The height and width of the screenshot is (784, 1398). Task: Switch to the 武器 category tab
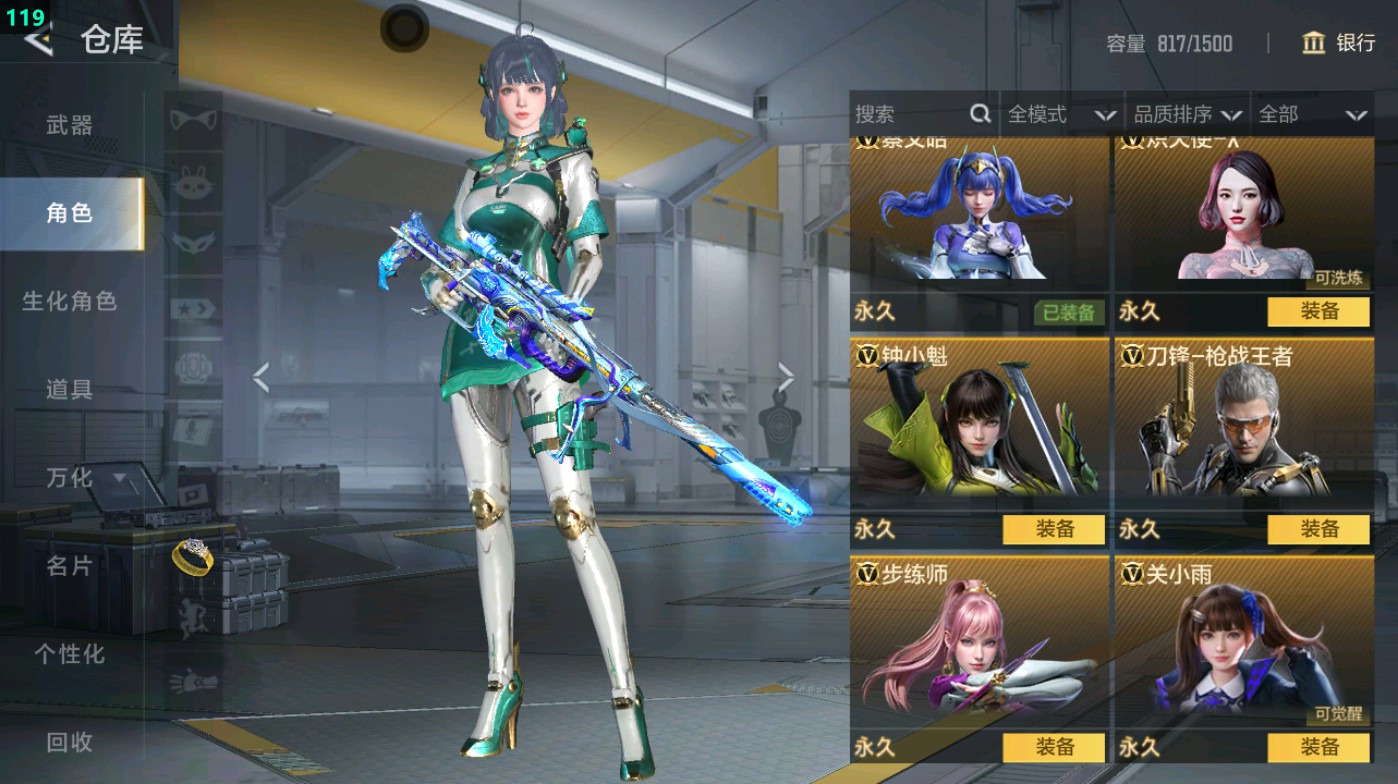[70, 125]
